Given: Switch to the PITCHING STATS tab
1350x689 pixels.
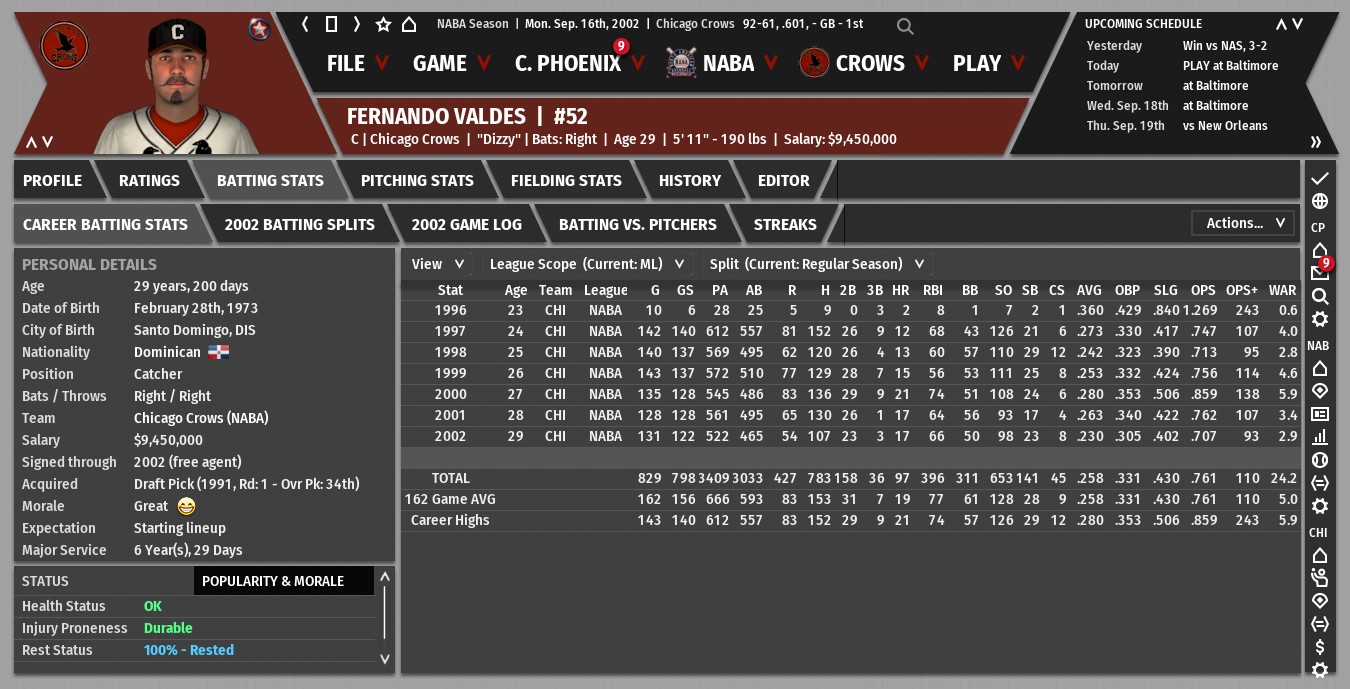Looking at the screenshot, I should tap(417, 181).
